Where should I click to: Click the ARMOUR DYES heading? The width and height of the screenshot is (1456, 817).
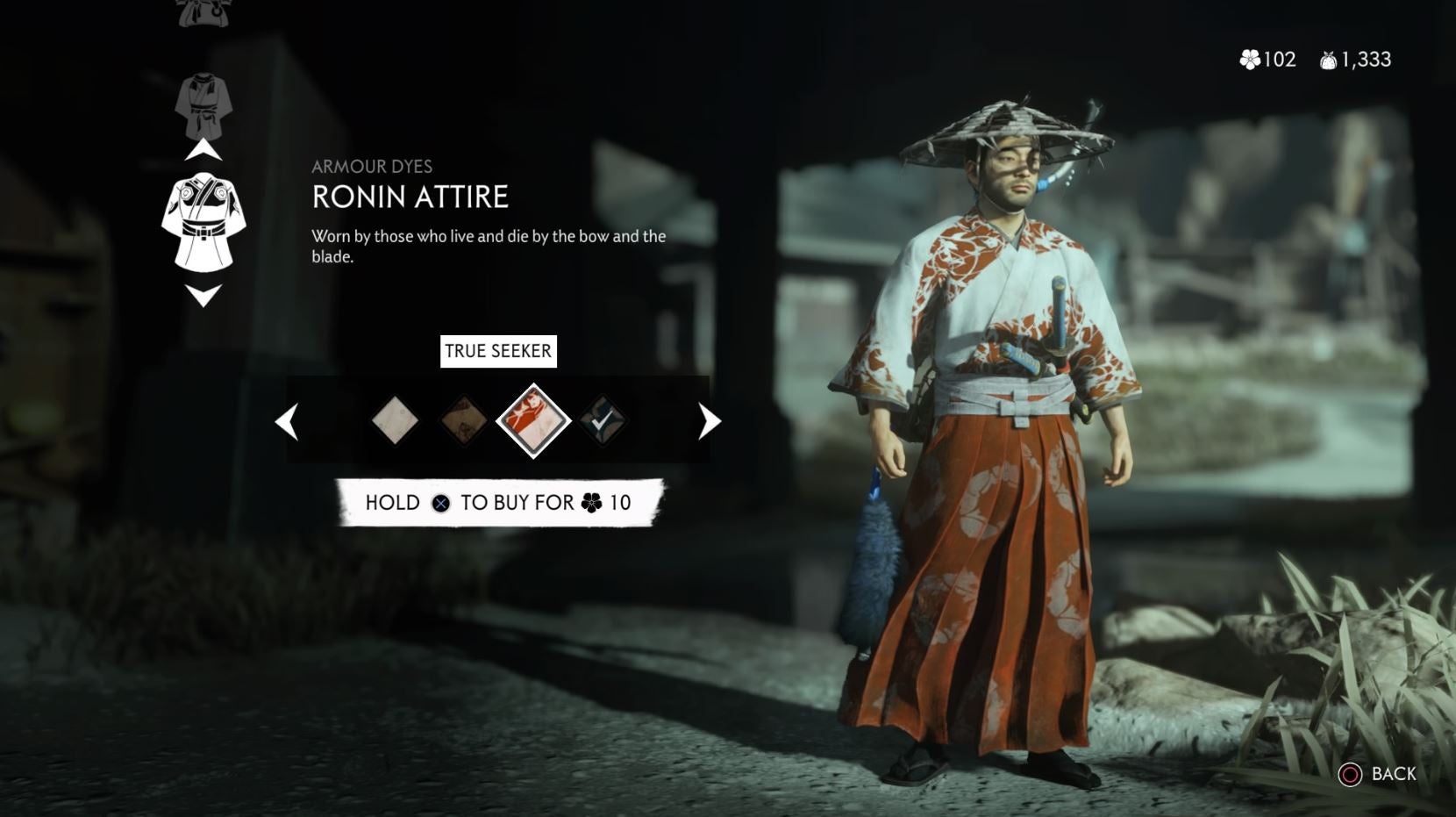tap(374, 168)
